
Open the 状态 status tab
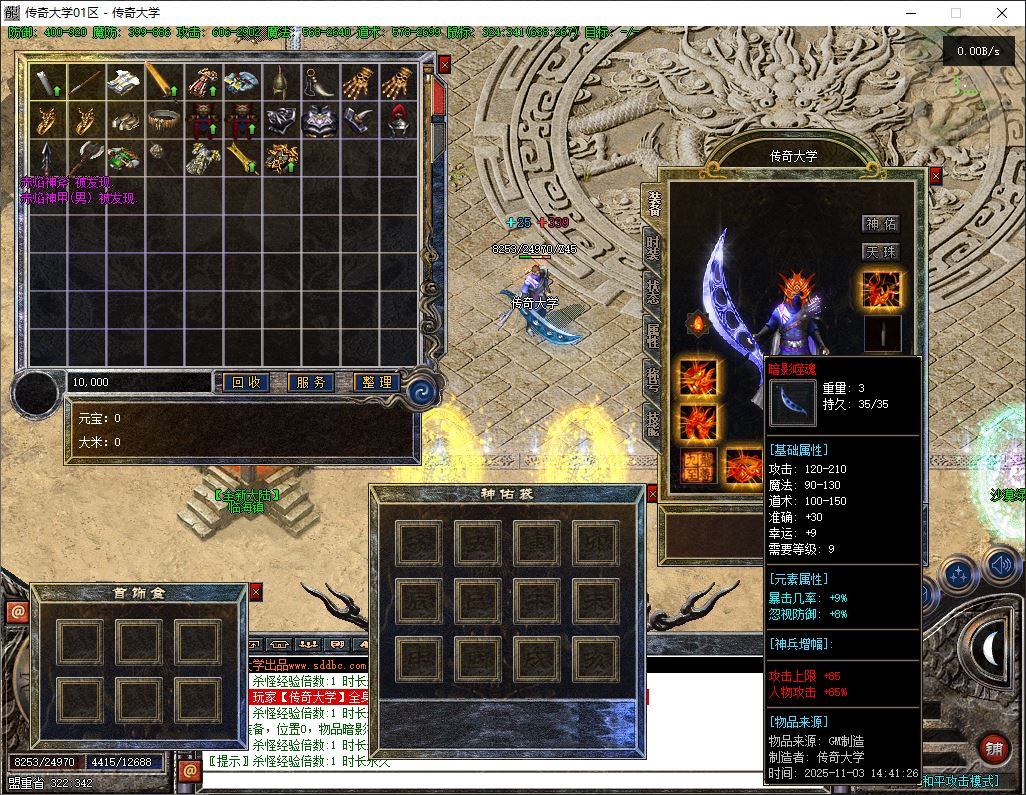653,292
